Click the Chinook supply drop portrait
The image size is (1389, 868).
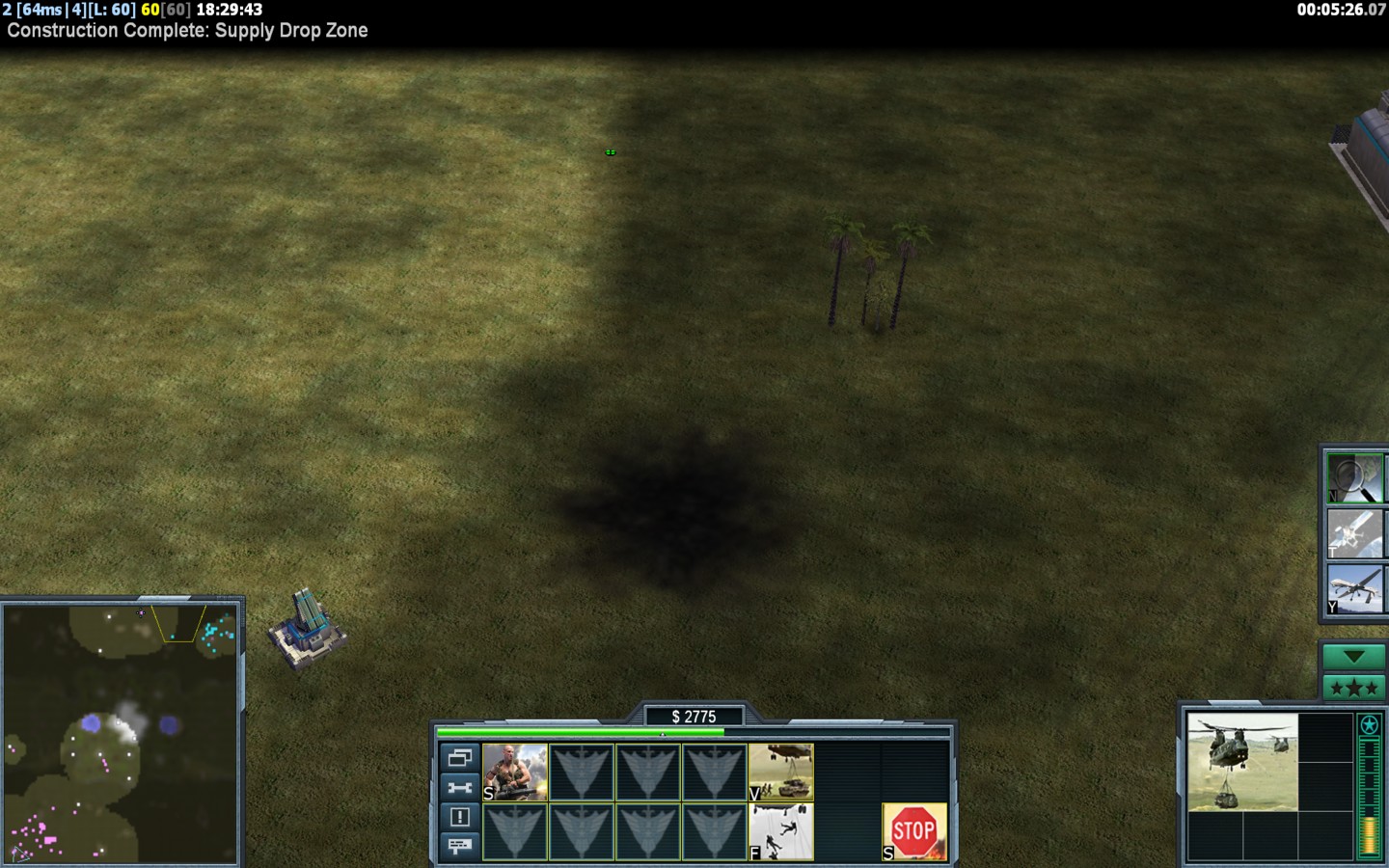[x=1242, y=762]
